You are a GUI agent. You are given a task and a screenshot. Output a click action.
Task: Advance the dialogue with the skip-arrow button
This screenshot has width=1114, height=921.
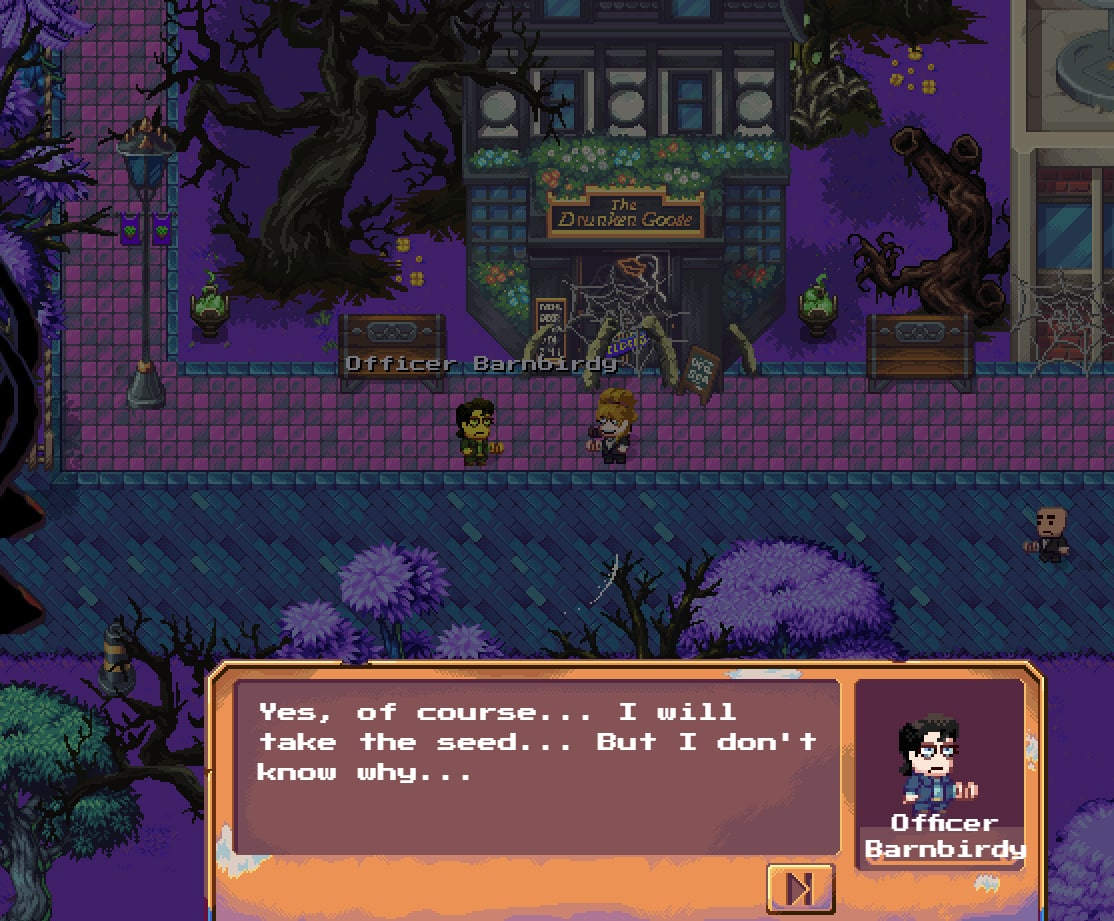coord(800,887)
